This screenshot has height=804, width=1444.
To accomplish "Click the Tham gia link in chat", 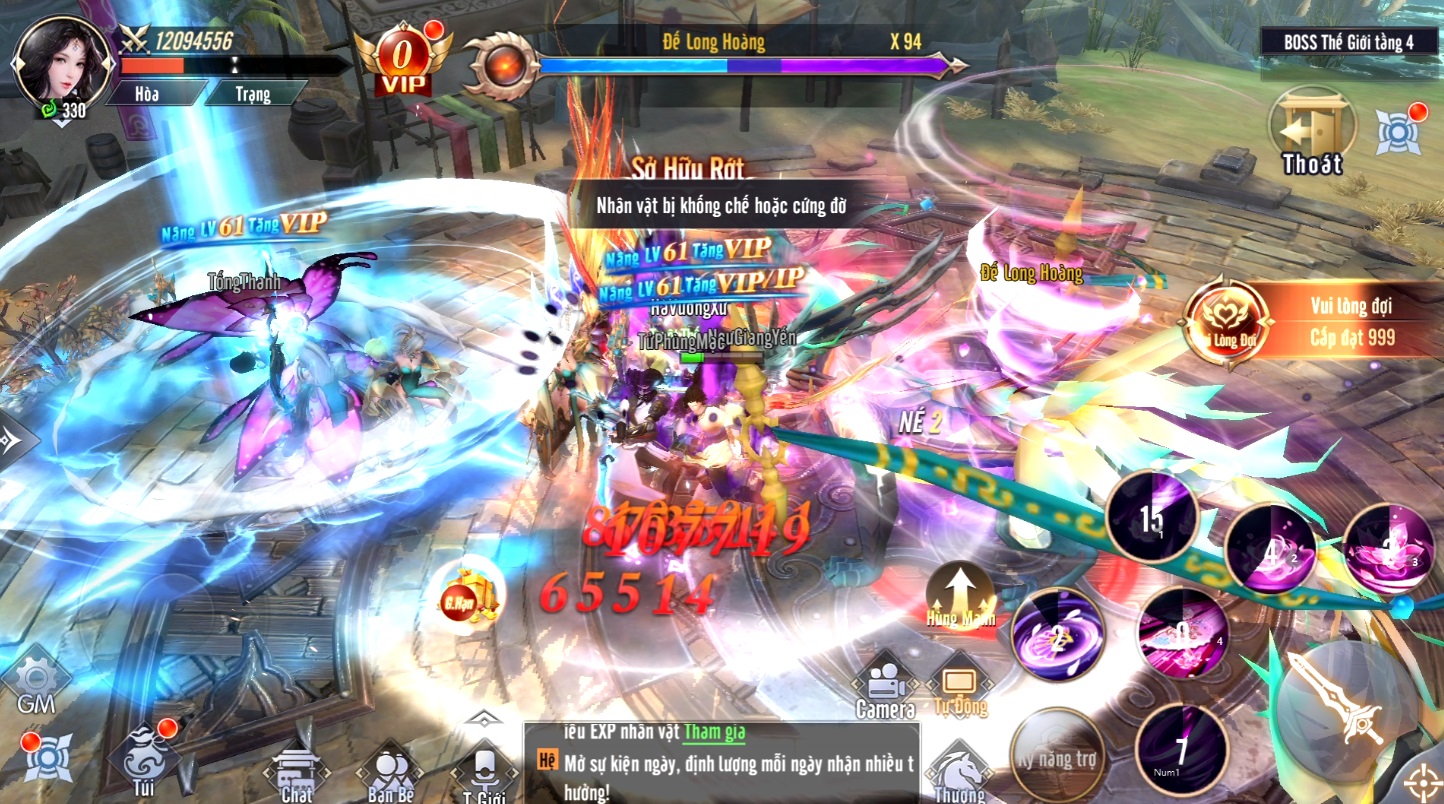I will (x=714, y=732).
